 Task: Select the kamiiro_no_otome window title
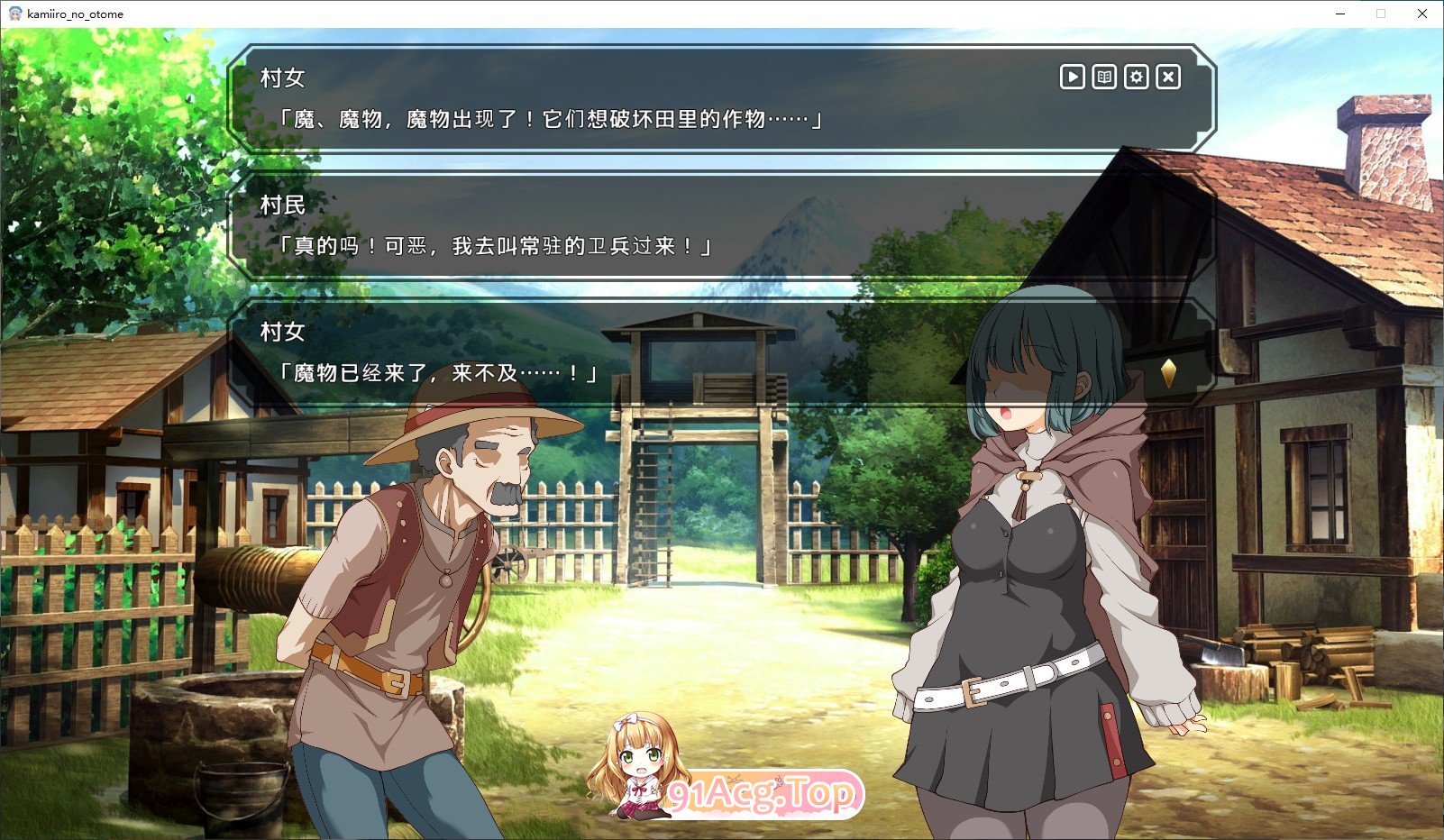75,14
